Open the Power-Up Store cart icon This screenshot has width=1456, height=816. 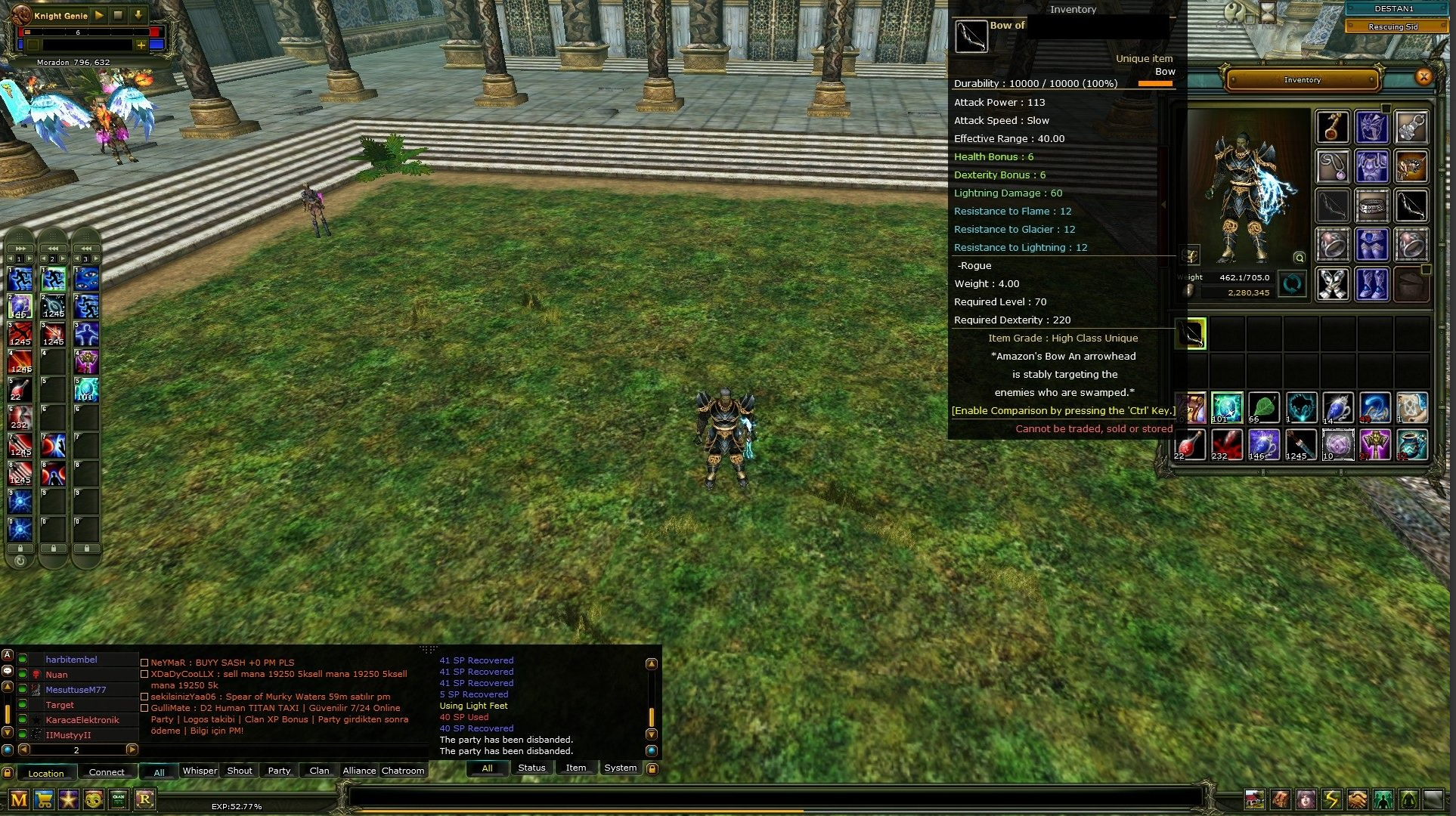pyautogui.click(x=43, y=799)
